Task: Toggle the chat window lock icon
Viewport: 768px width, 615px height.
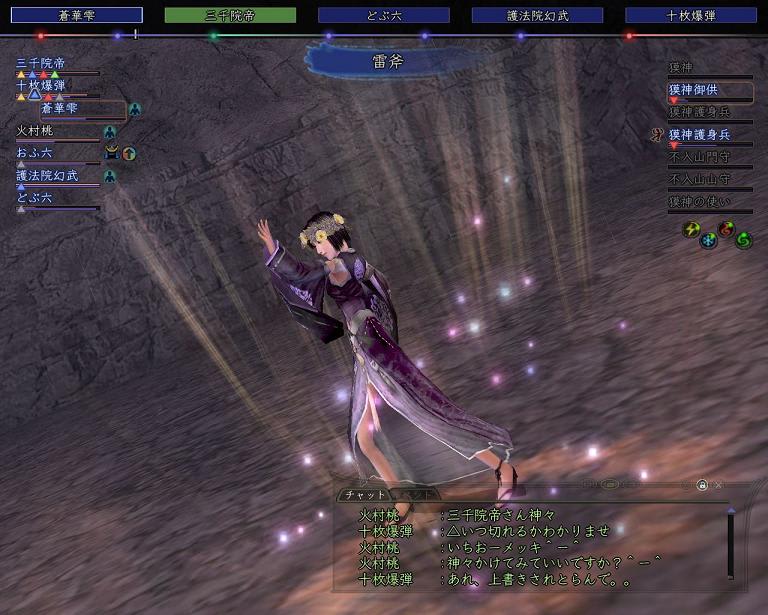Action: tap(702, 485)
